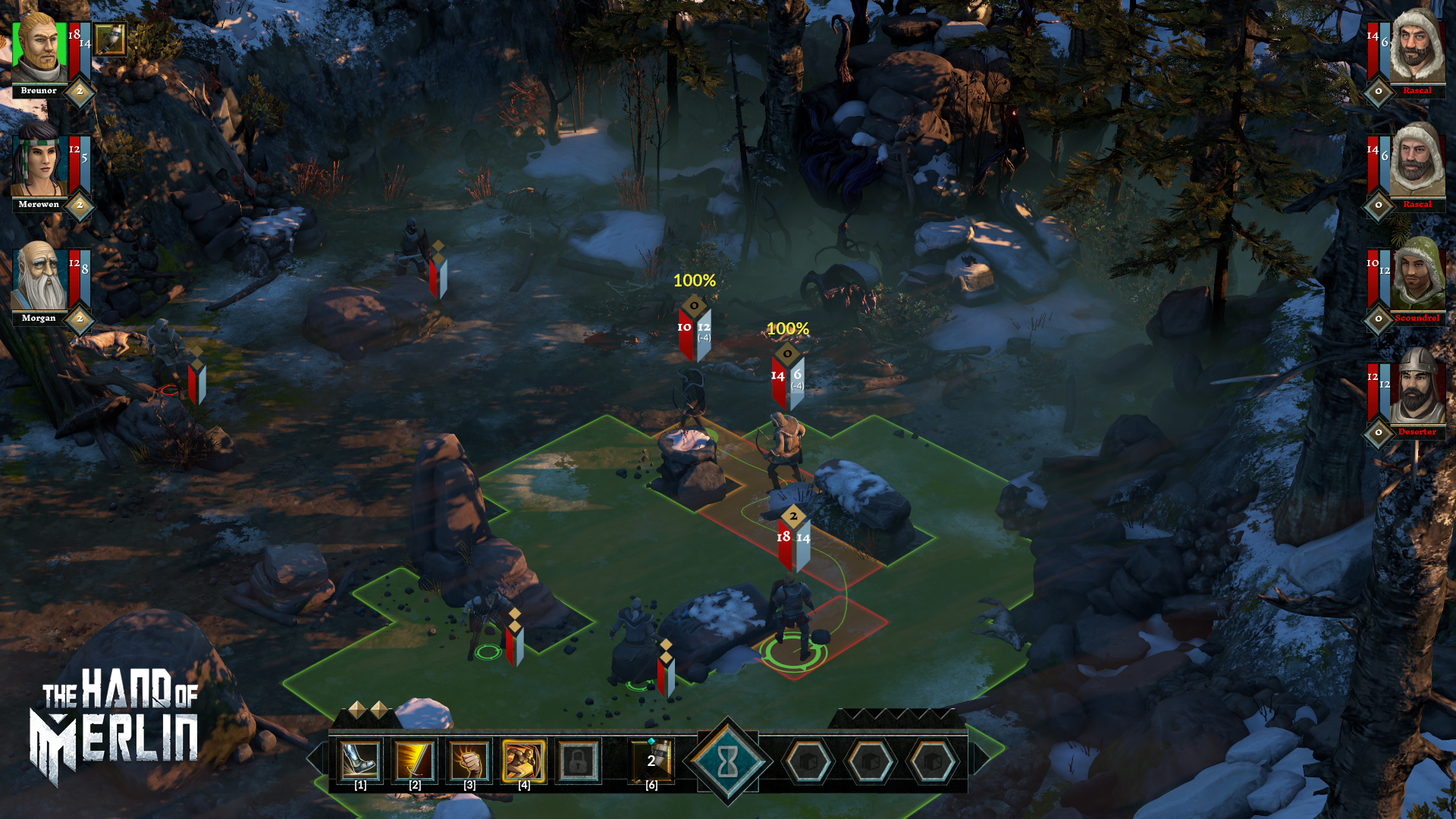
Task: Choose the highlighted charging warrior ability
Action: 524,761
